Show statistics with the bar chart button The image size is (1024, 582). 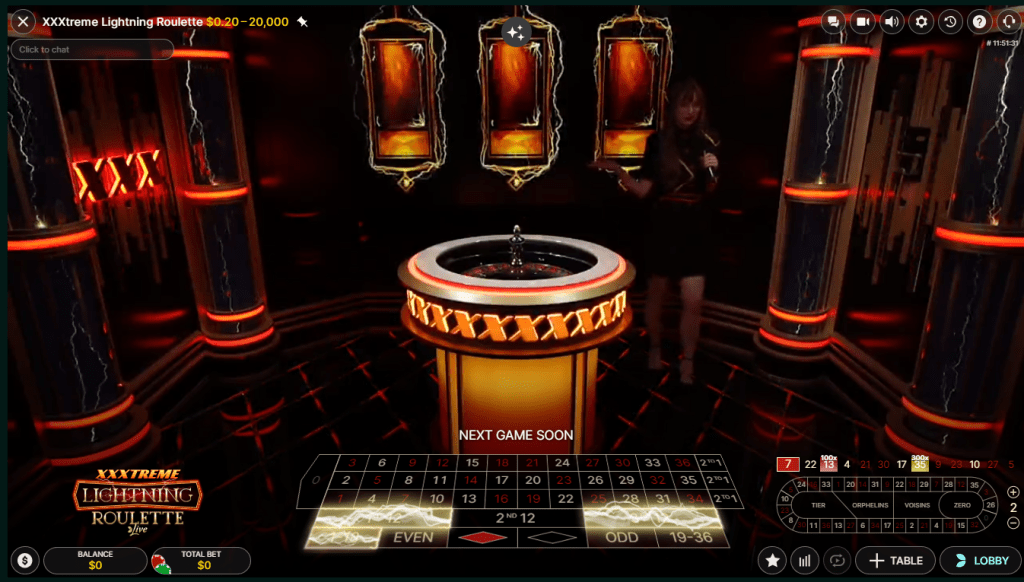pyautogui.click(x=804, y=561)
